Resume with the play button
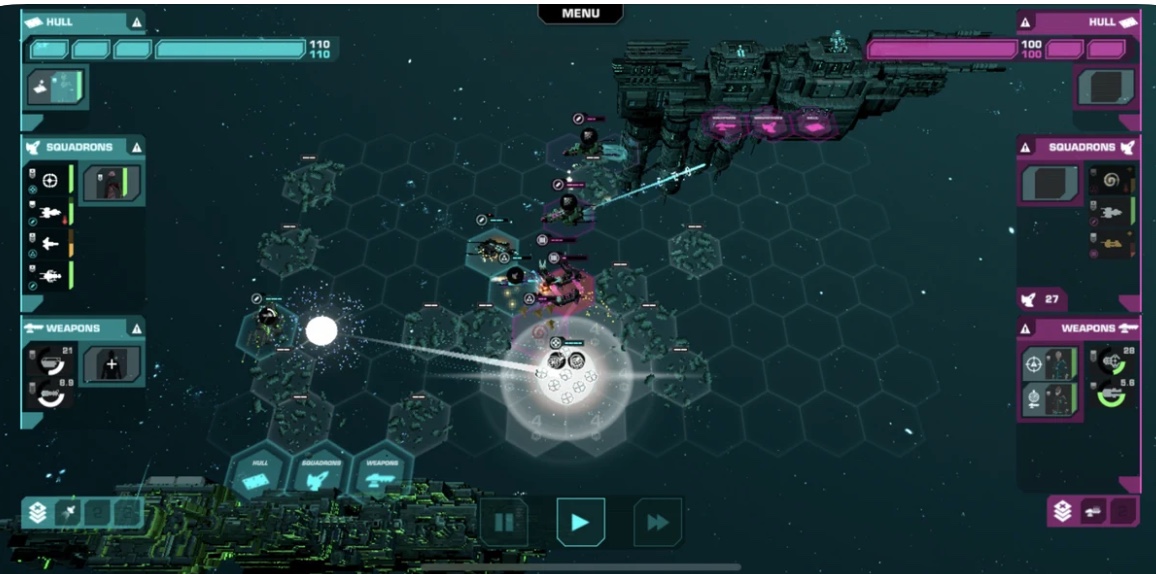Image resolution: width=1156 pixels, height=574 pixels. pyautogui.click(x=580, y=521)
